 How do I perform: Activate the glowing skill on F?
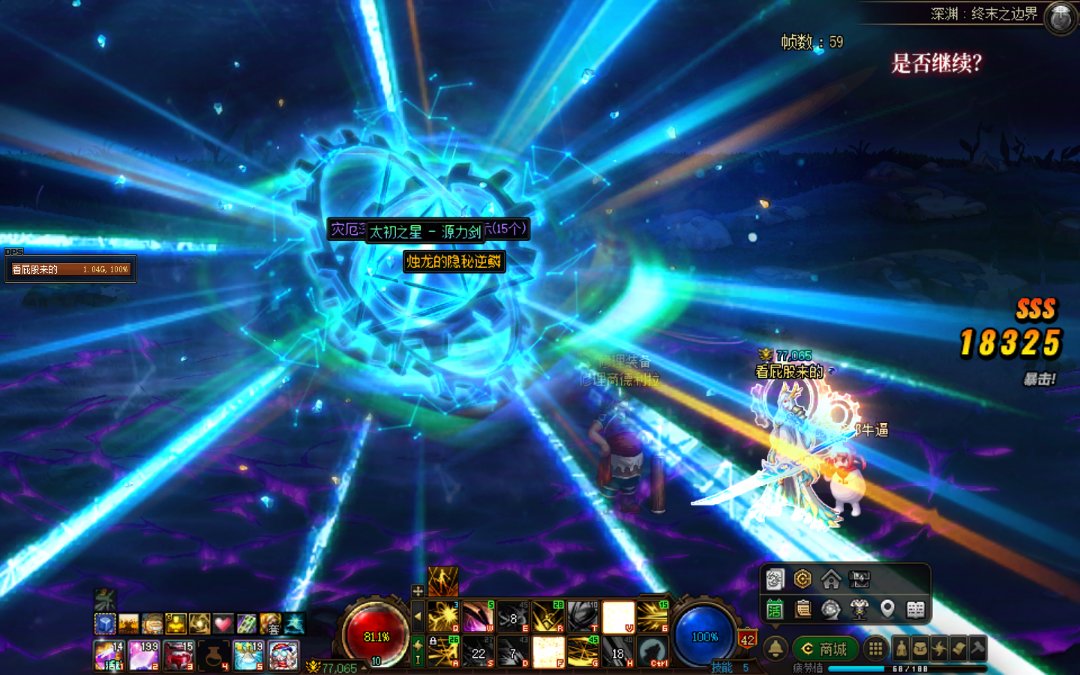click(x=547, y=653)
